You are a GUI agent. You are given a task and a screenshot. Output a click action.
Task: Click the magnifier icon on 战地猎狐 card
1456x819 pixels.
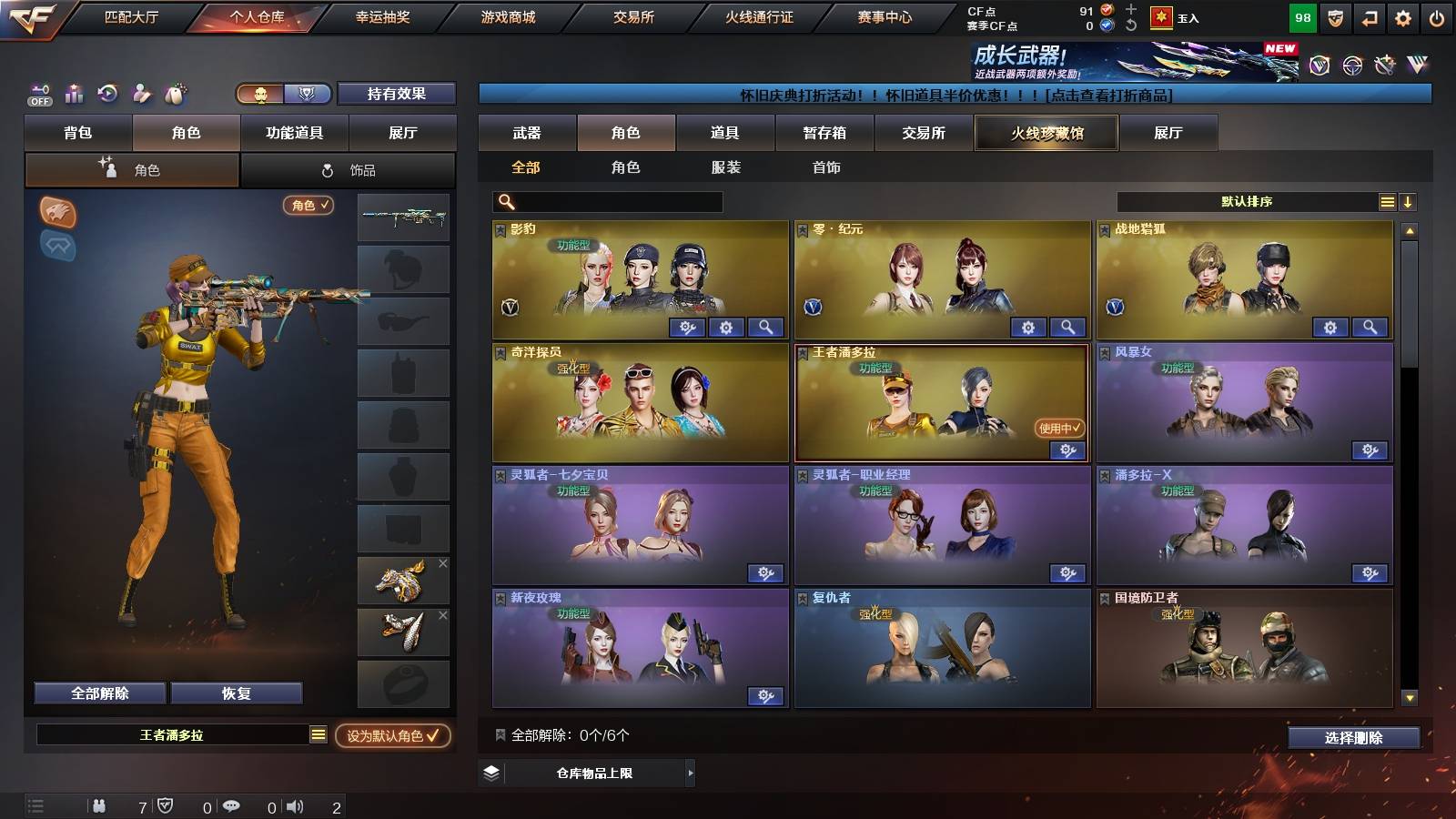pos(1368,327)
